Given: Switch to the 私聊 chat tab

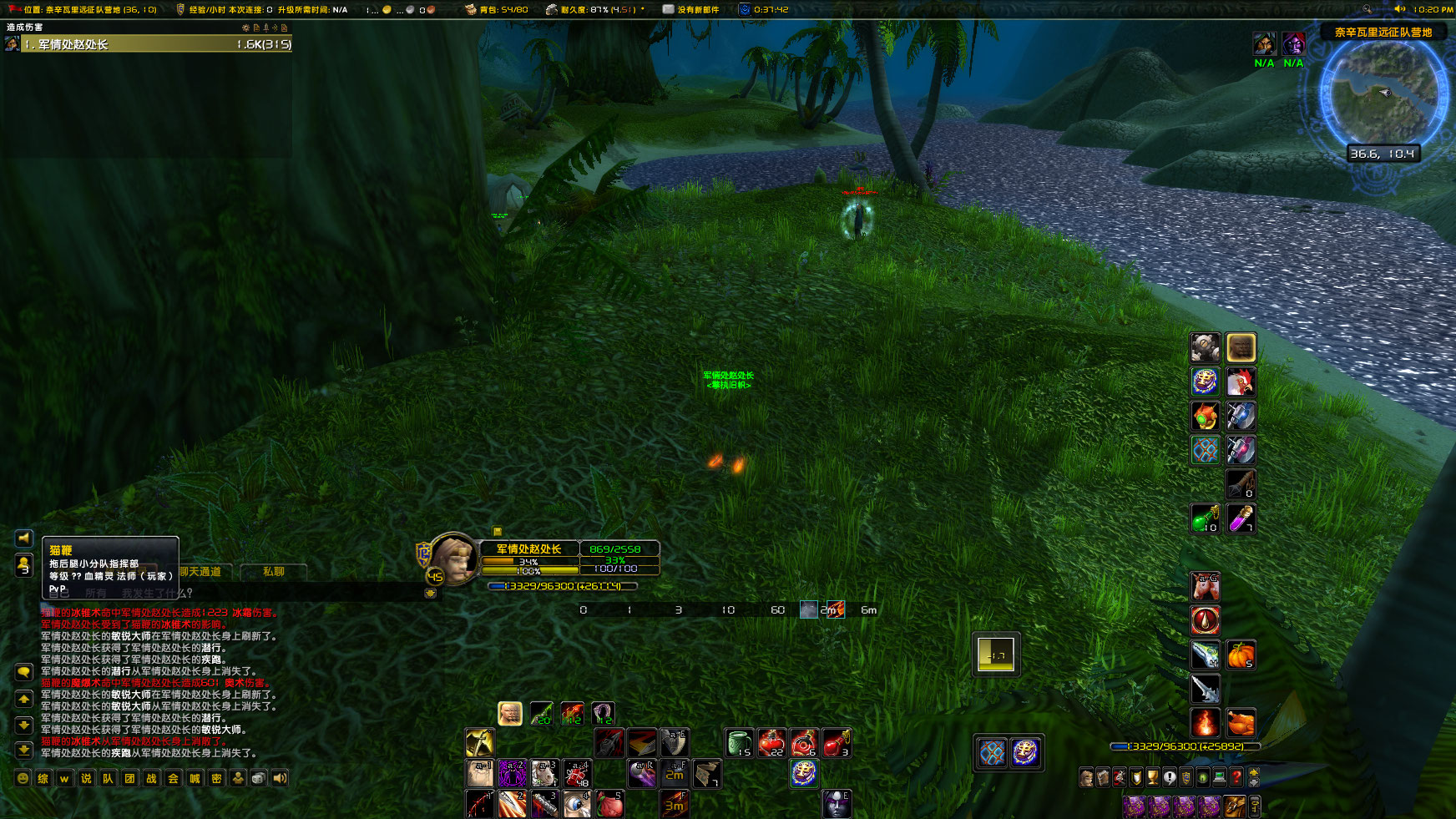Looking at the screenshot, I should click(274, 572).
